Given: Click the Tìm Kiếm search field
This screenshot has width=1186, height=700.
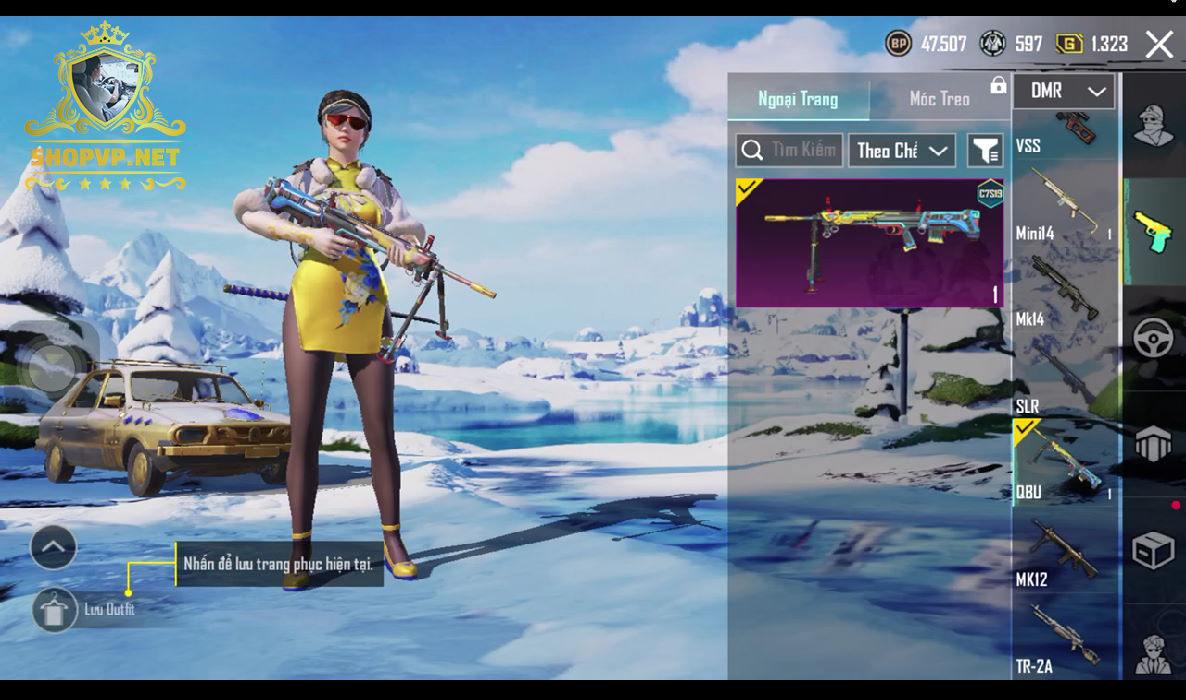Looking at the screenshot, I should [790, 151].
